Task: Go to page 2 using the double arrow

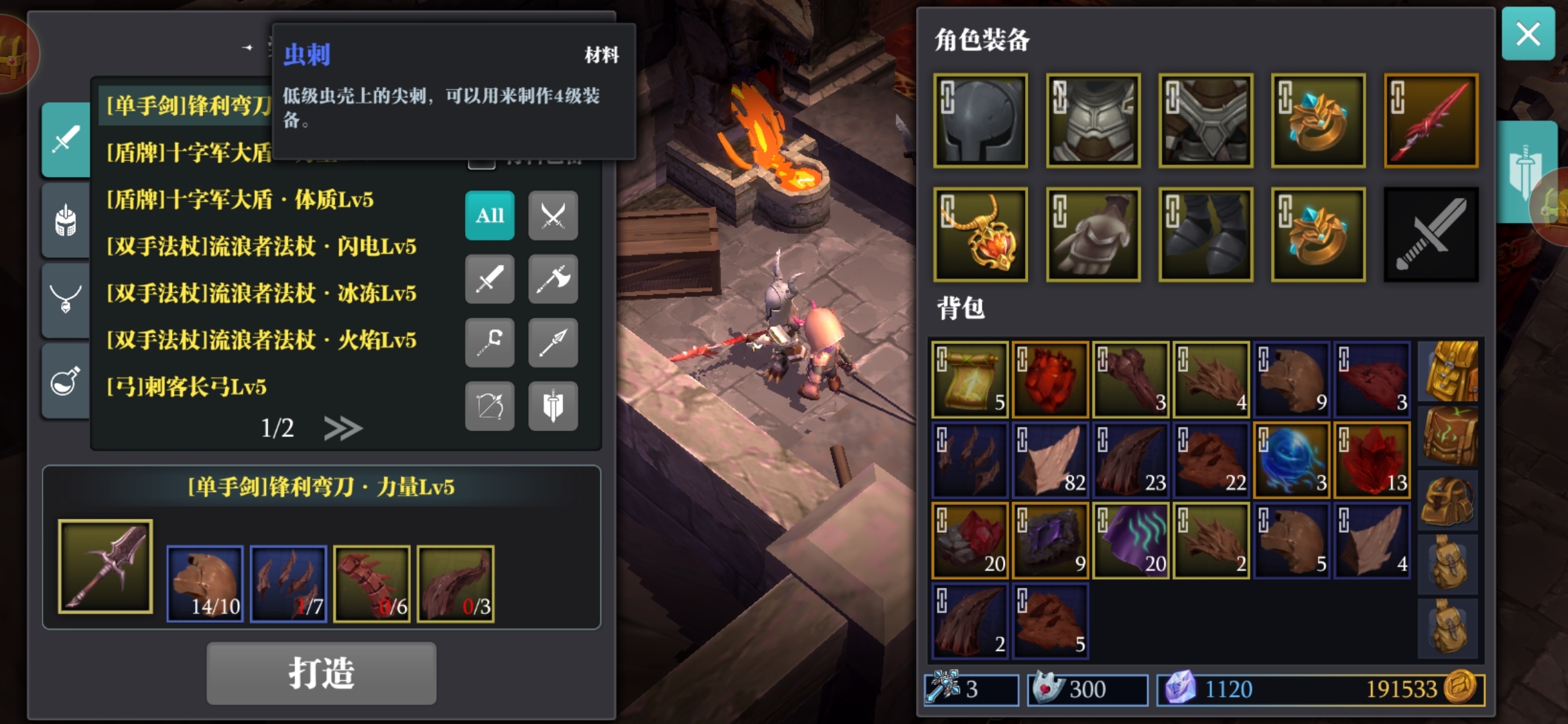Action: click(x=344, y=427)
